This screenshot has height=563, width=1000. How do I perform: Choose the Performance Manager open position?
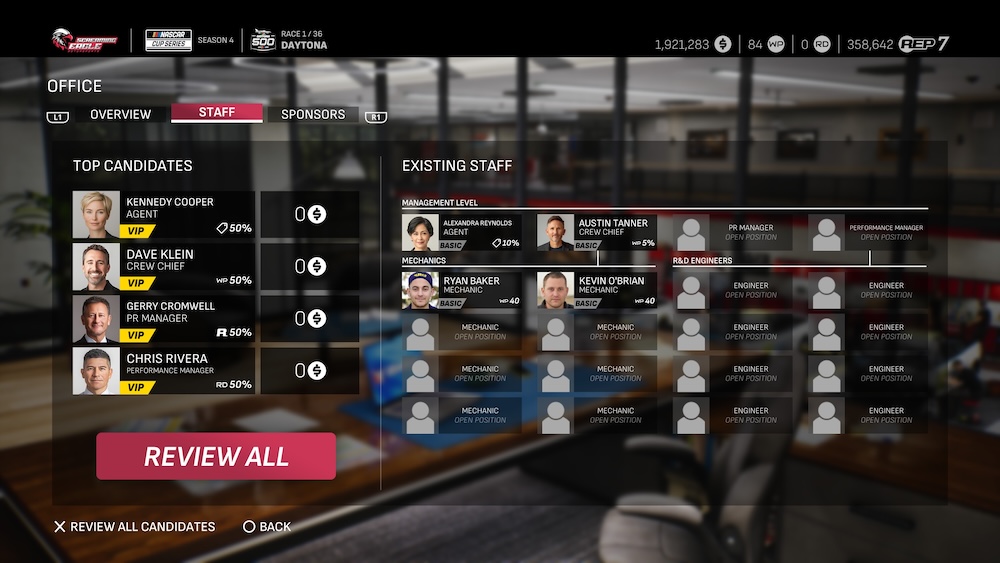pyautogui.click(x=868, y=233)
